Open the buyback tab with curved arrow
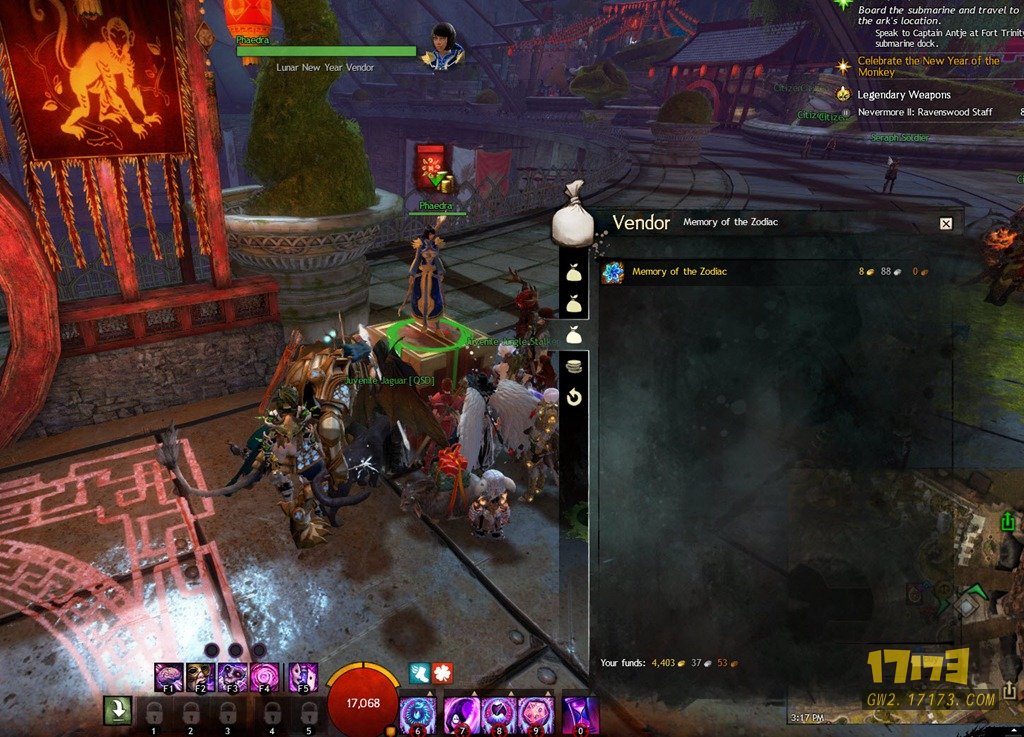1024x737 pixels. point(574,398)
